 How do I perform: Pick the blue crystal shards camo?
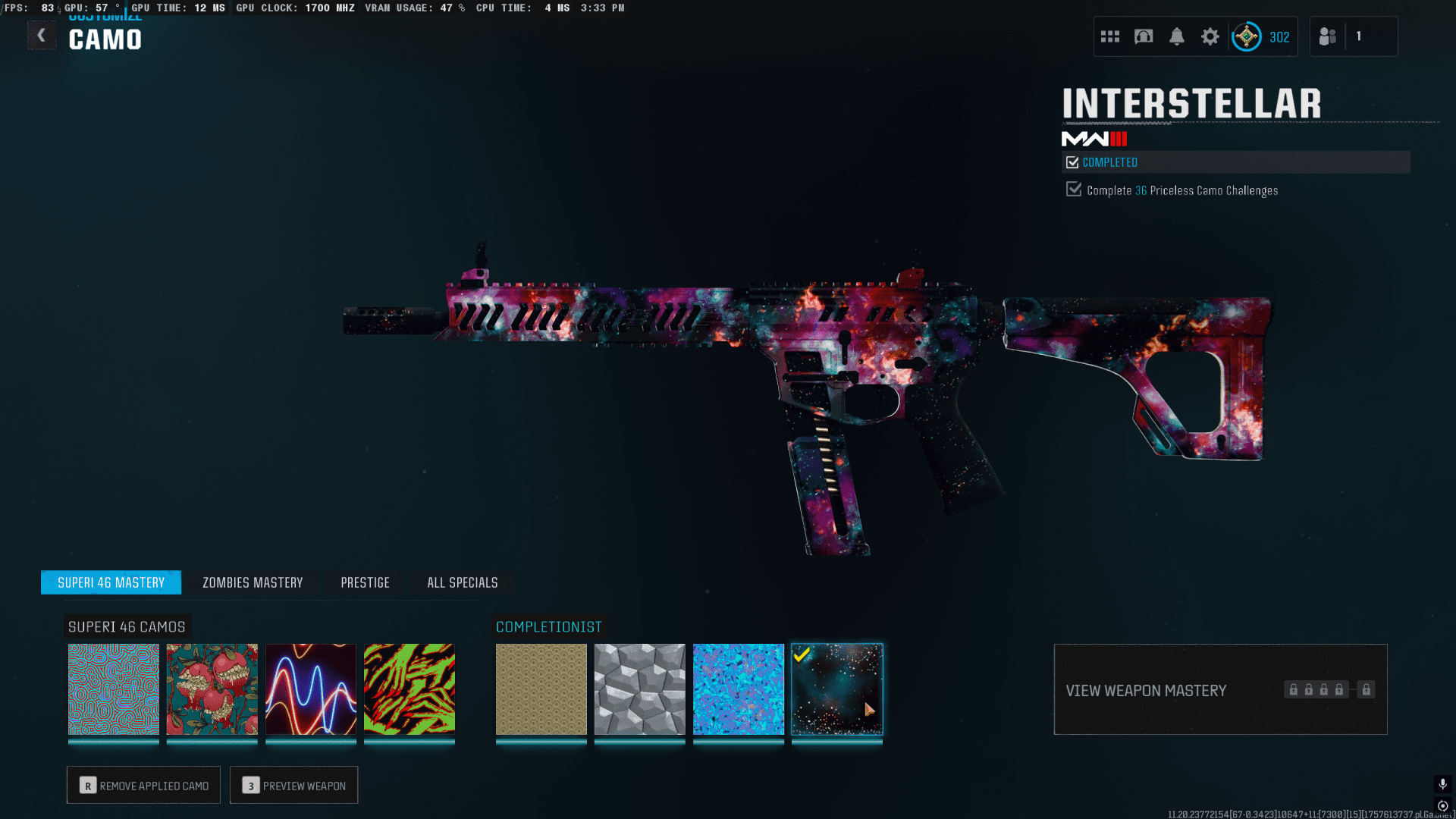(739, 689)
